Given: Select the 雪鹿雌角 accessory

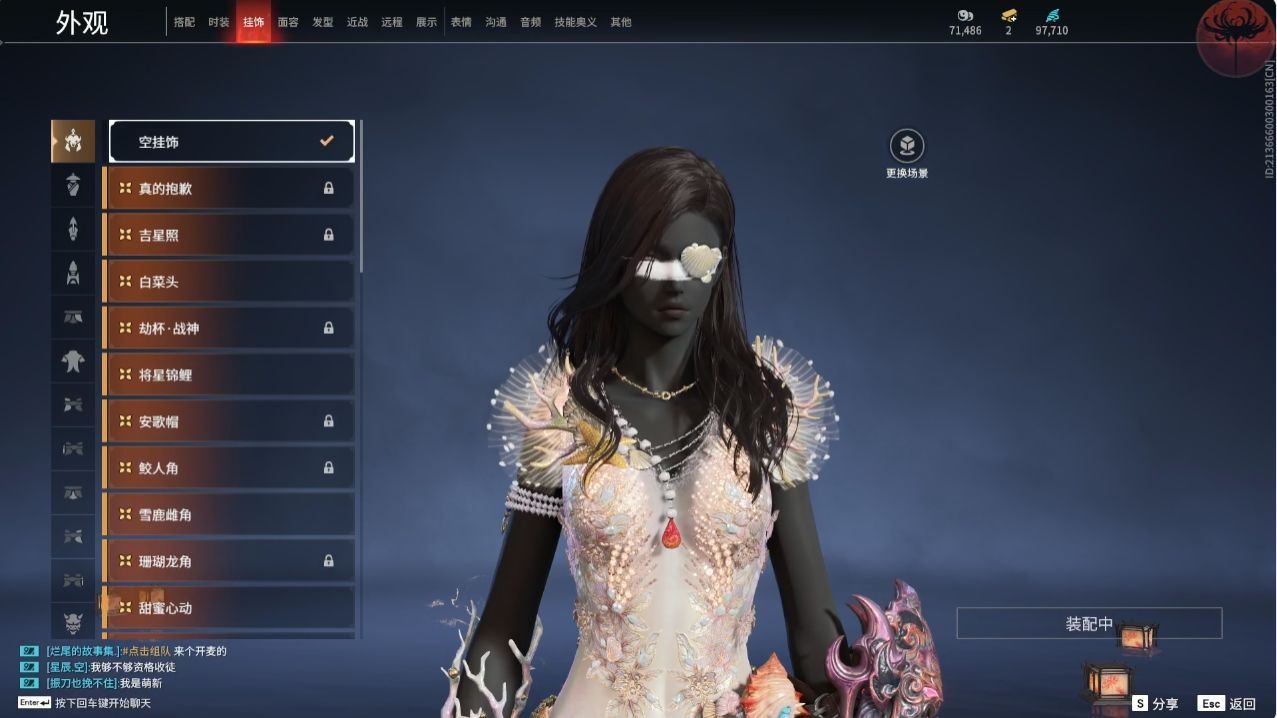Looking at the screenshot, I should click(229, 515).
